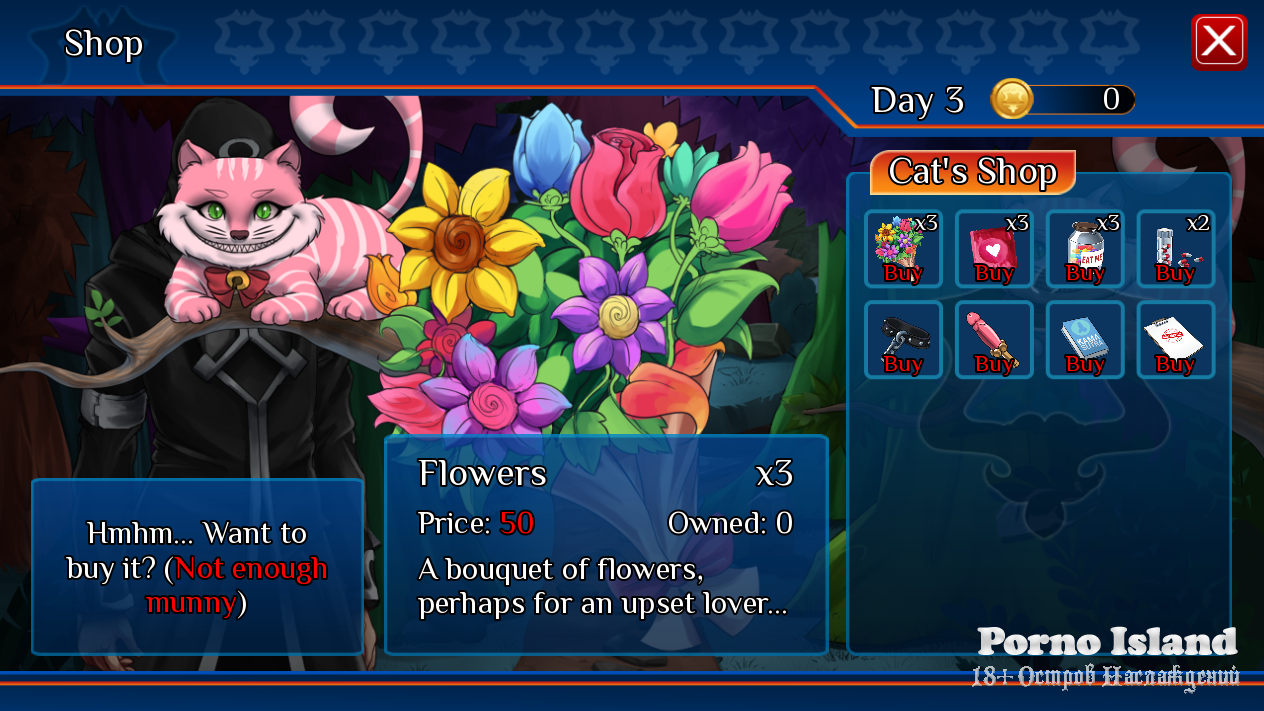Buy the flower bouquet item
The height and width of the screenshot is (711, 1264).
point(903,250)
